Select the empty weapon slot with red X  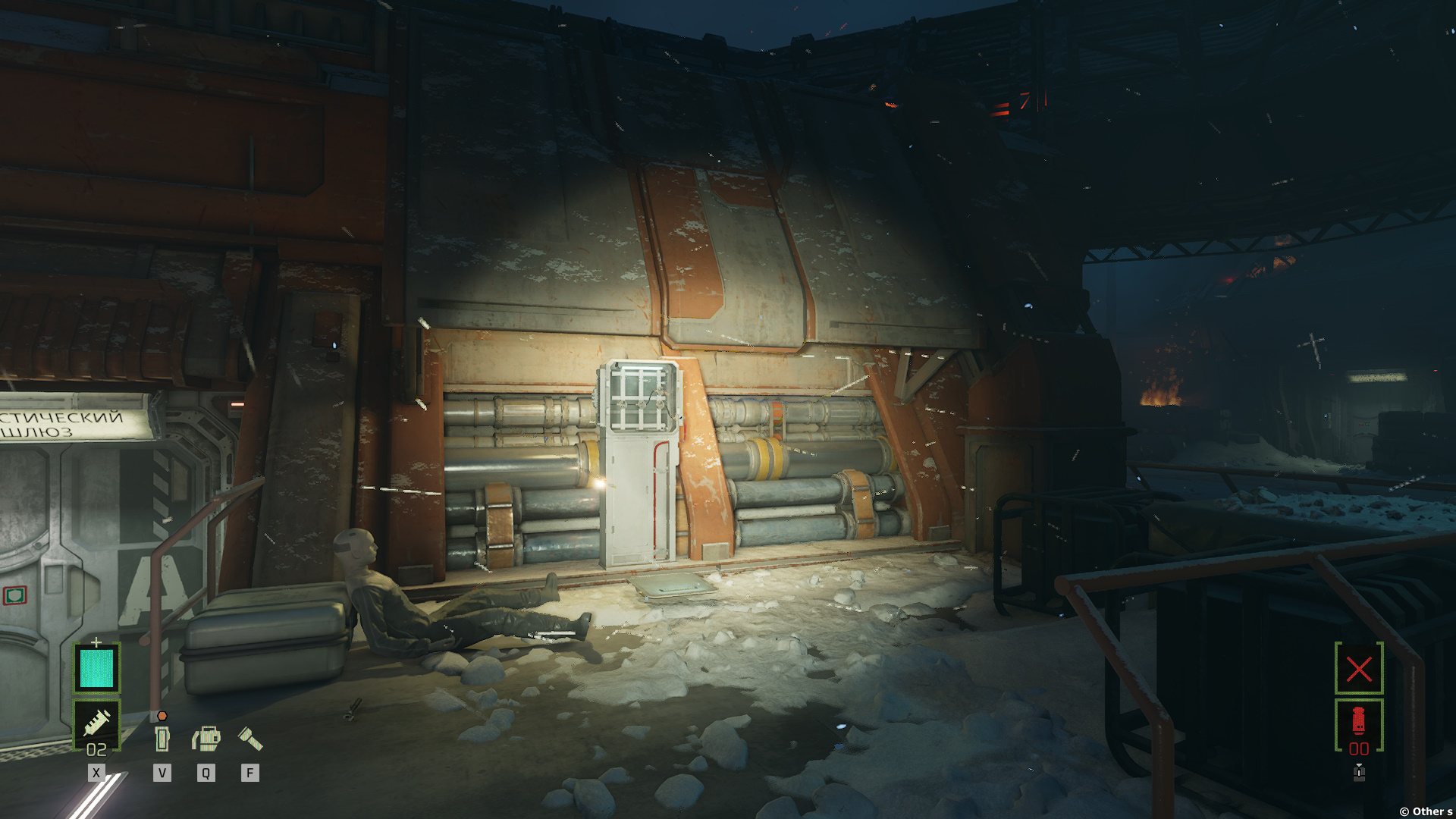click(1358, 669)
